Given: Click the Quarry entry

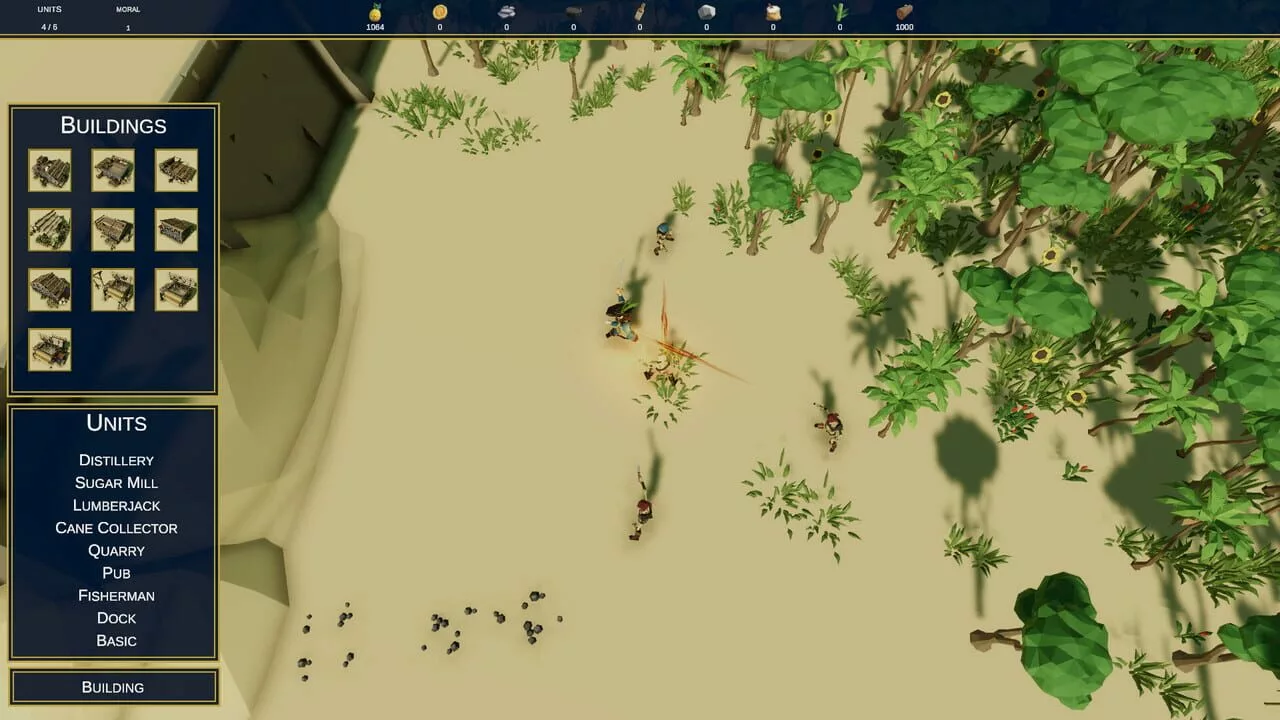Looking at the screenshot, I should pyautogui.click(x=116, y=550).
